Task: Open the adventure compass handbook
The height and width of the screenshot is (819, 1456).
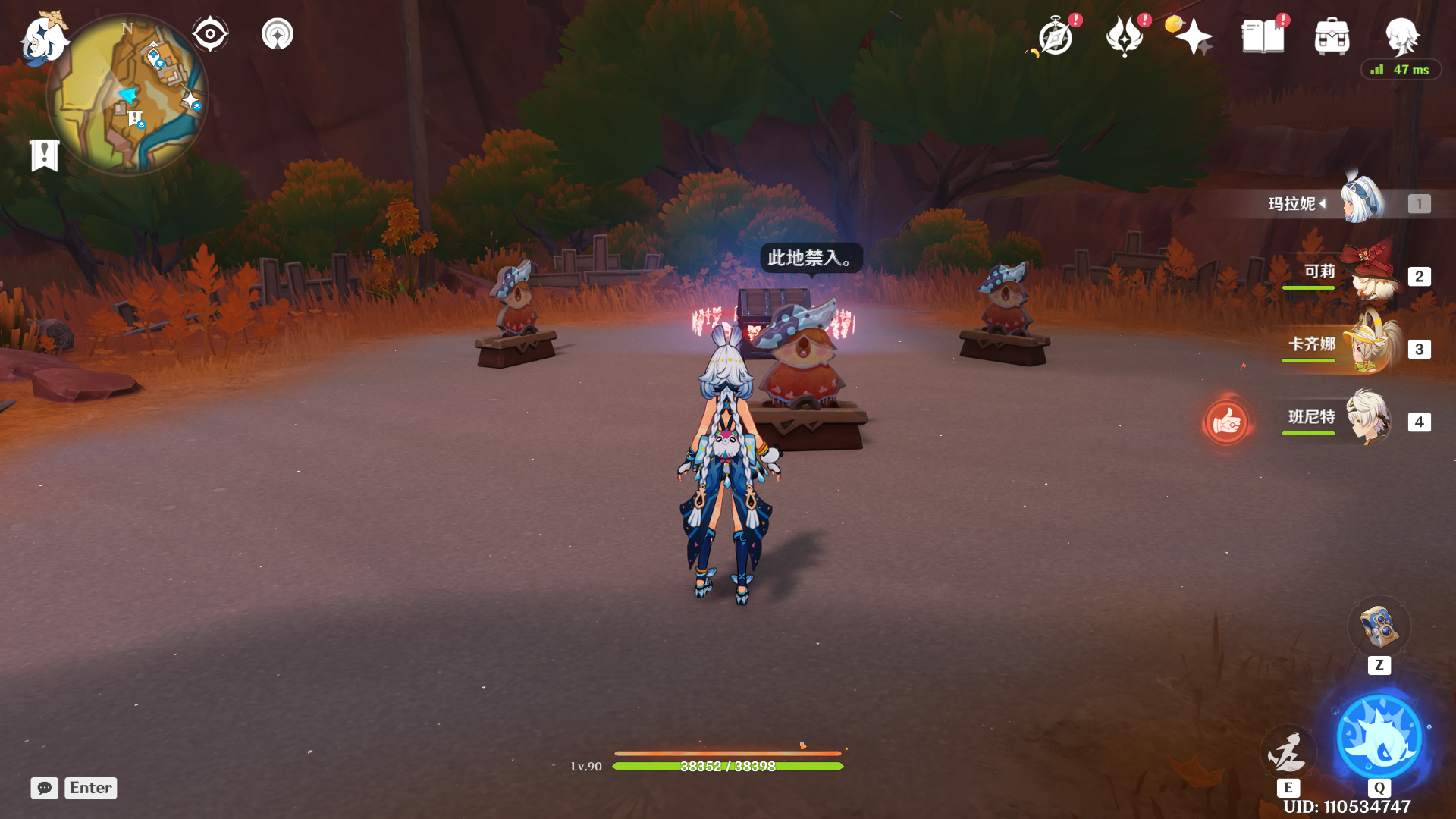Action: 1056,36
